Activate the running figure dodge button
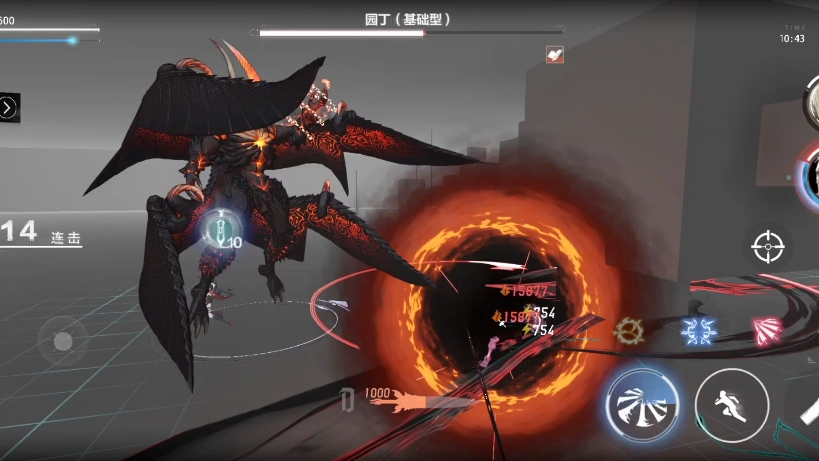 point(731,405)
